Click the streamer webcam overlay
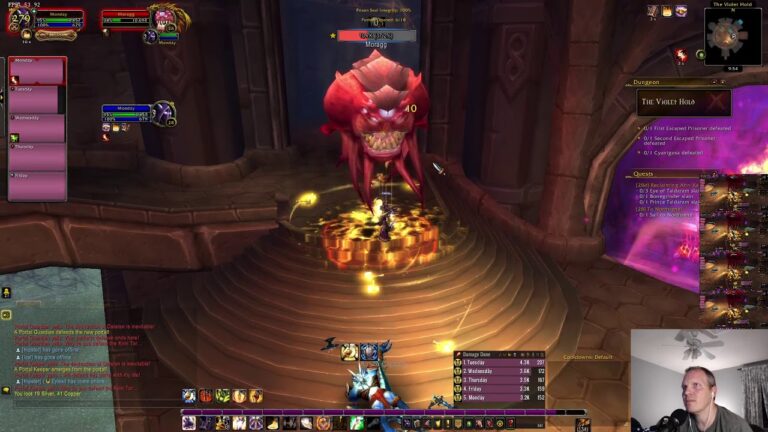Screen dimensions: 768x432 [698, 380]
